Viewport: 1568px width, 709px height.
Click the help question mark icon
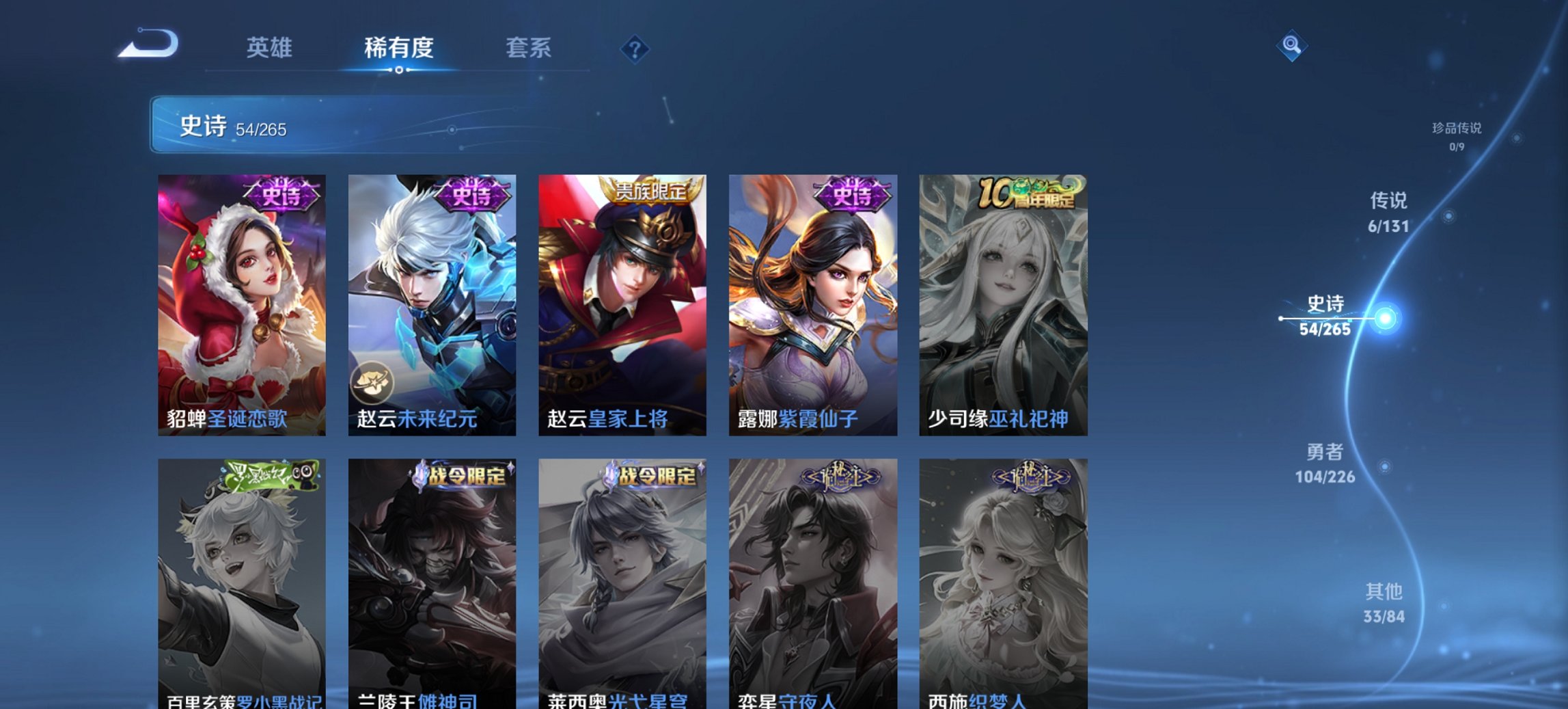[636, 48]
